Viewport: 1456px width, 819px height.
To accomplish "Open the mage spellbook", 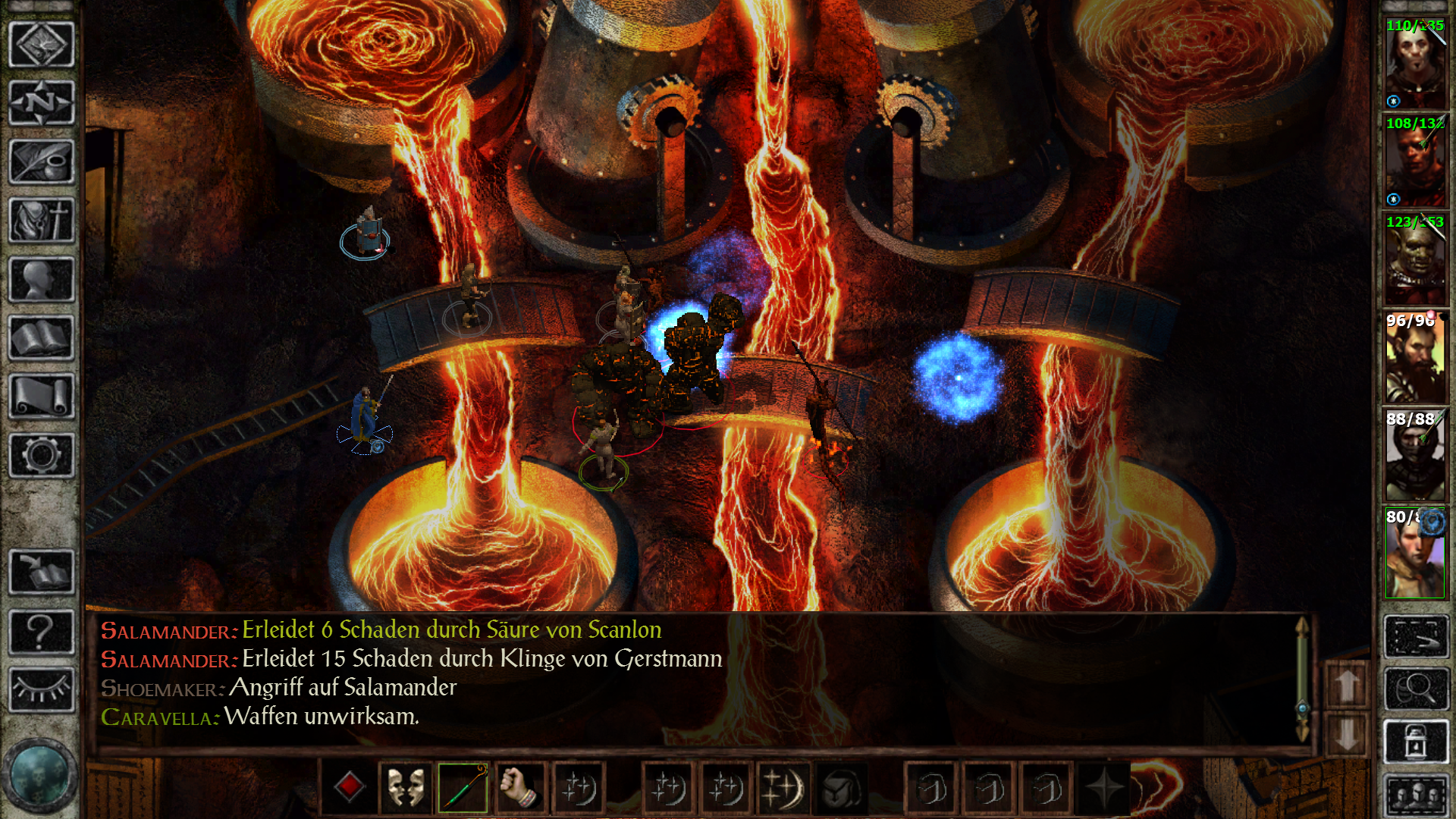I will pos(41,338).
